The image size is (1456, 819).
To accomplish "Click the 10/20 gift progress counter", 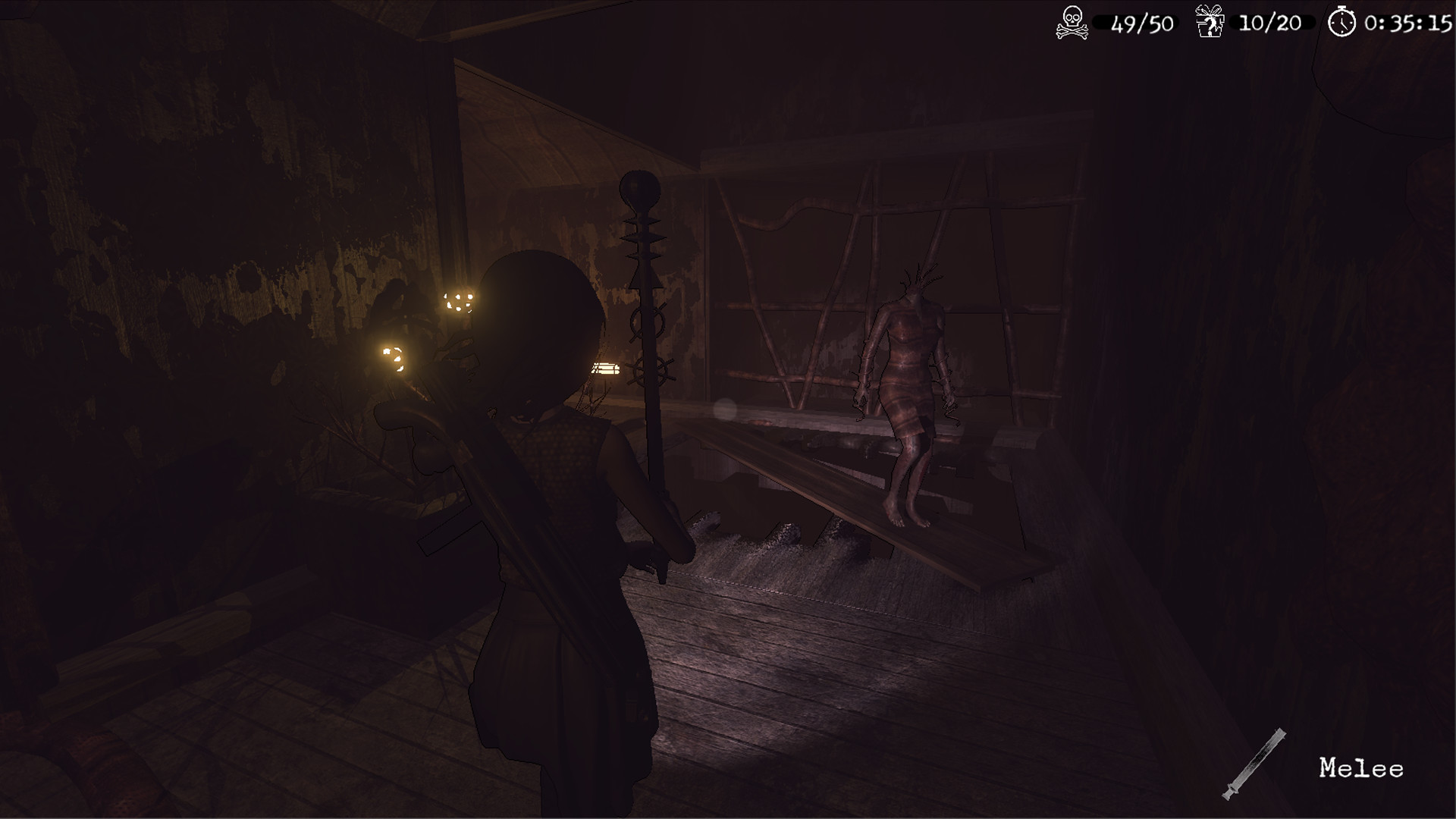I will [1271, 21].
